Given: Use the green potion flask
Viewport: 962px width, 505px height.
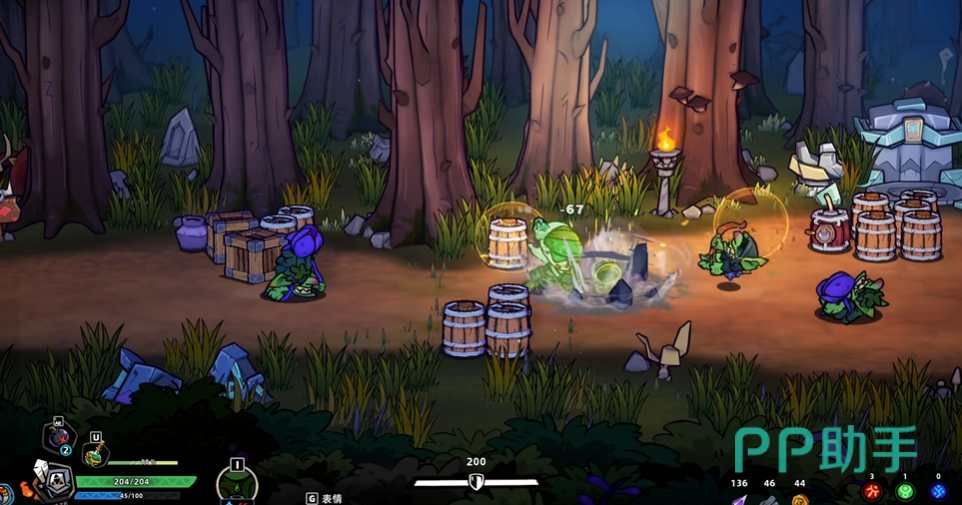Looking at the screenshot, I should [x=95, y=454].
